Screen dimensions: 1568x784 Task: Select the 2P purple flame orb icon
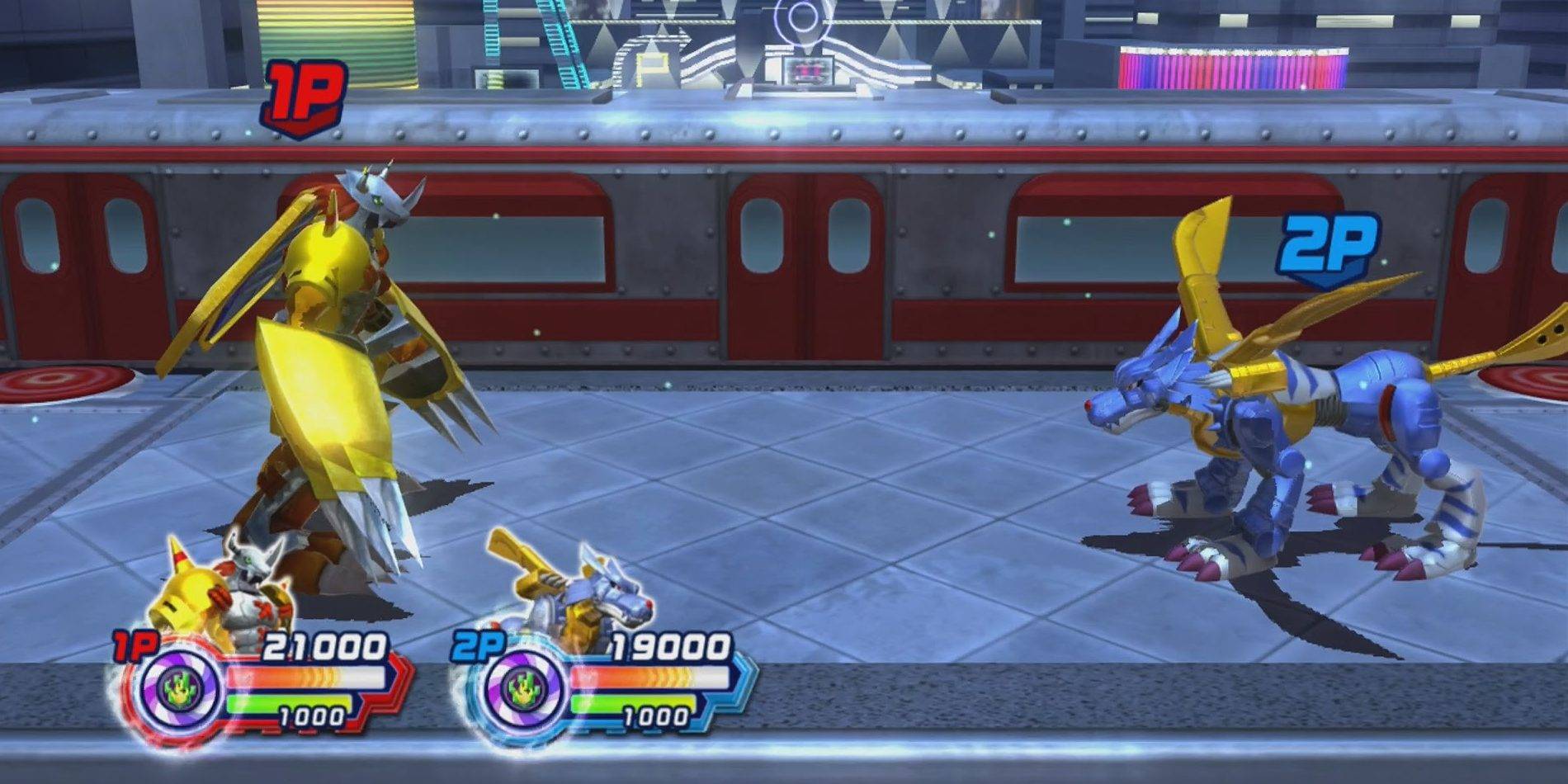coord(525,689)
